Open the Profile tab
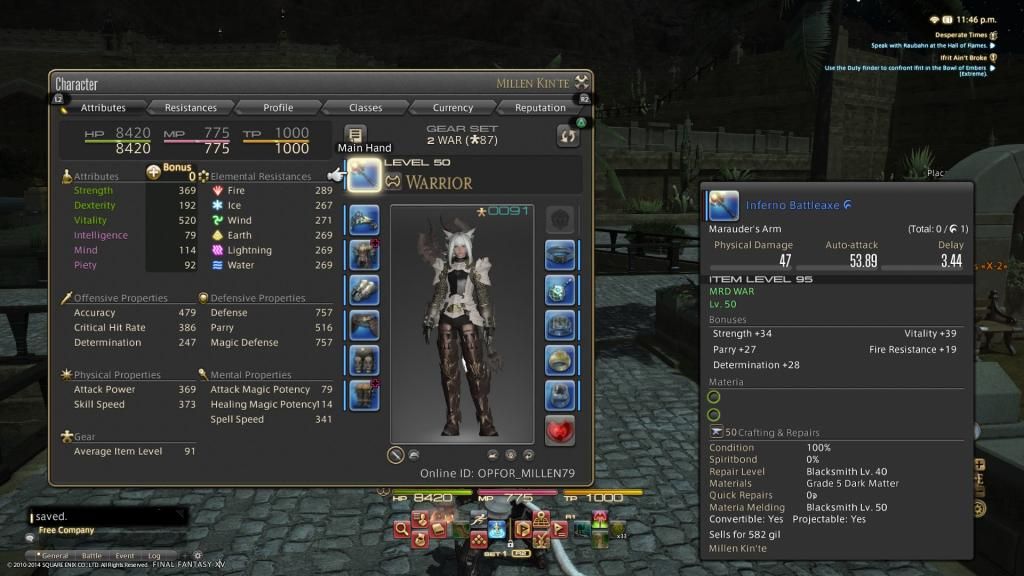 [x=278, y=108]
